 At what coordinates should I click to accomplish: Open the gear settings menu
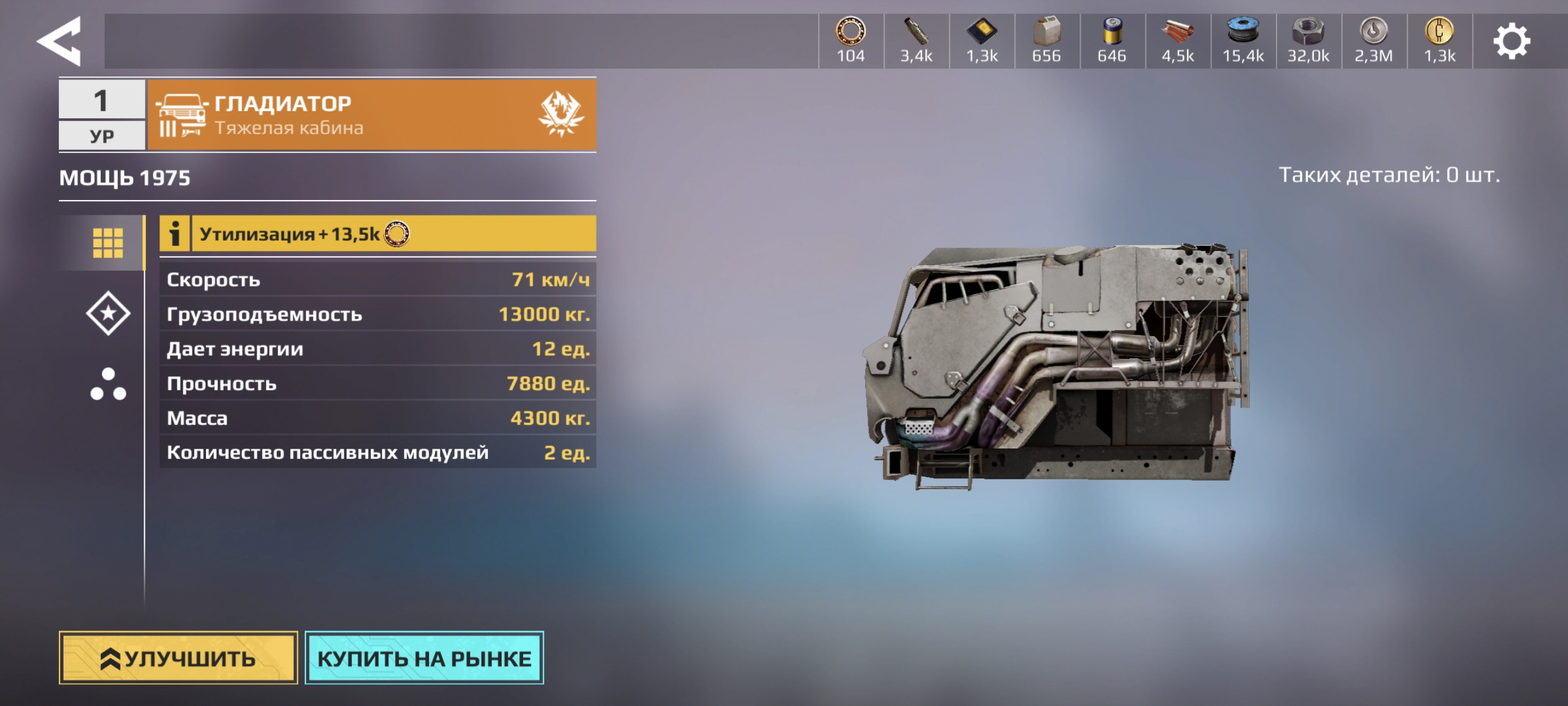(1511, 41)
